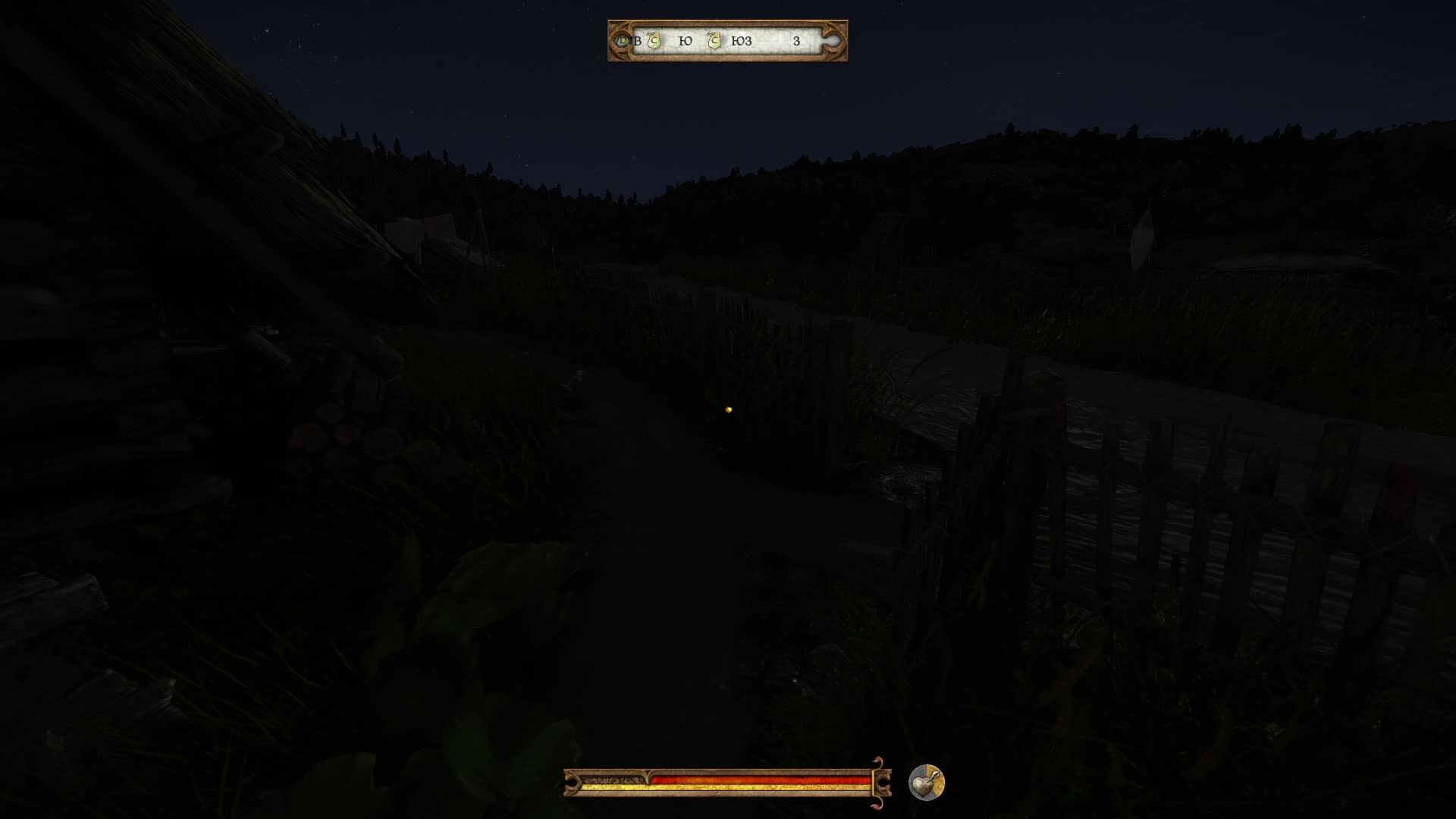Select the З heading on the compass
The width and height of the screenshot is (1456, 819).
798,41
